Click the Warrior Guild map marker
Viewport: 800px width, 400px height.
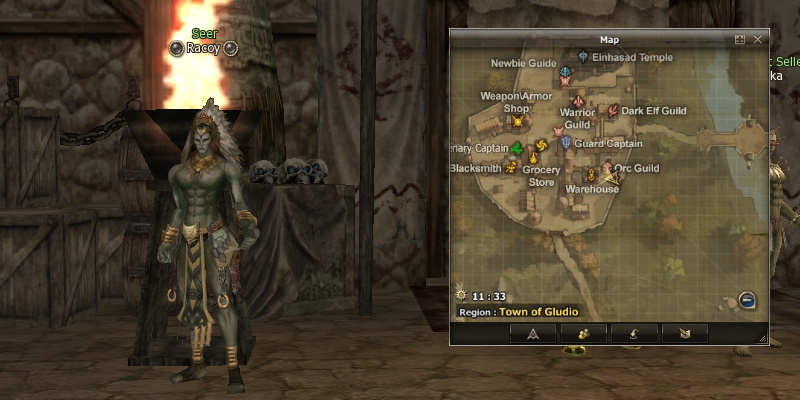point(577,102)
